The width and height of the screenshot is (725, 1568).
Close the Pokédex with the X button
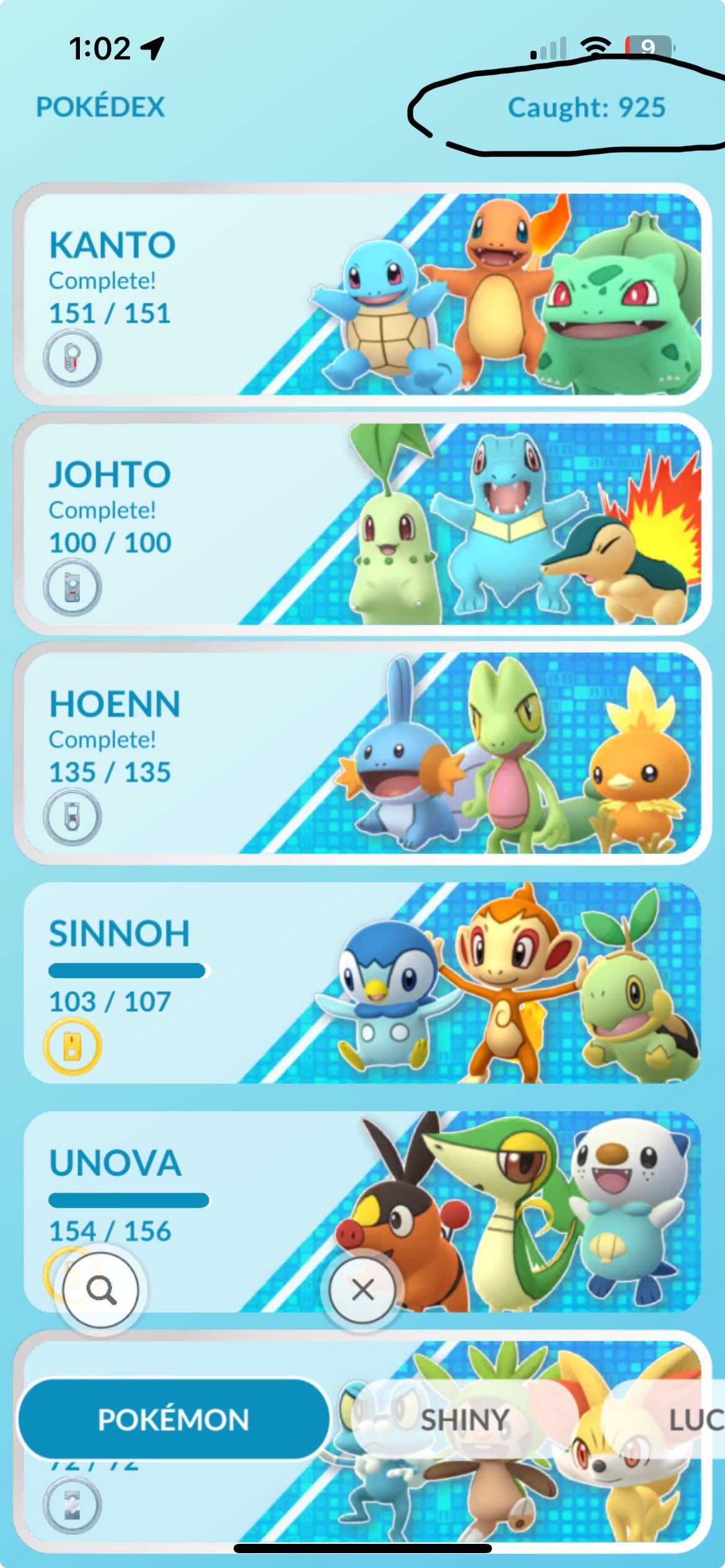[x=362, y=1290]
